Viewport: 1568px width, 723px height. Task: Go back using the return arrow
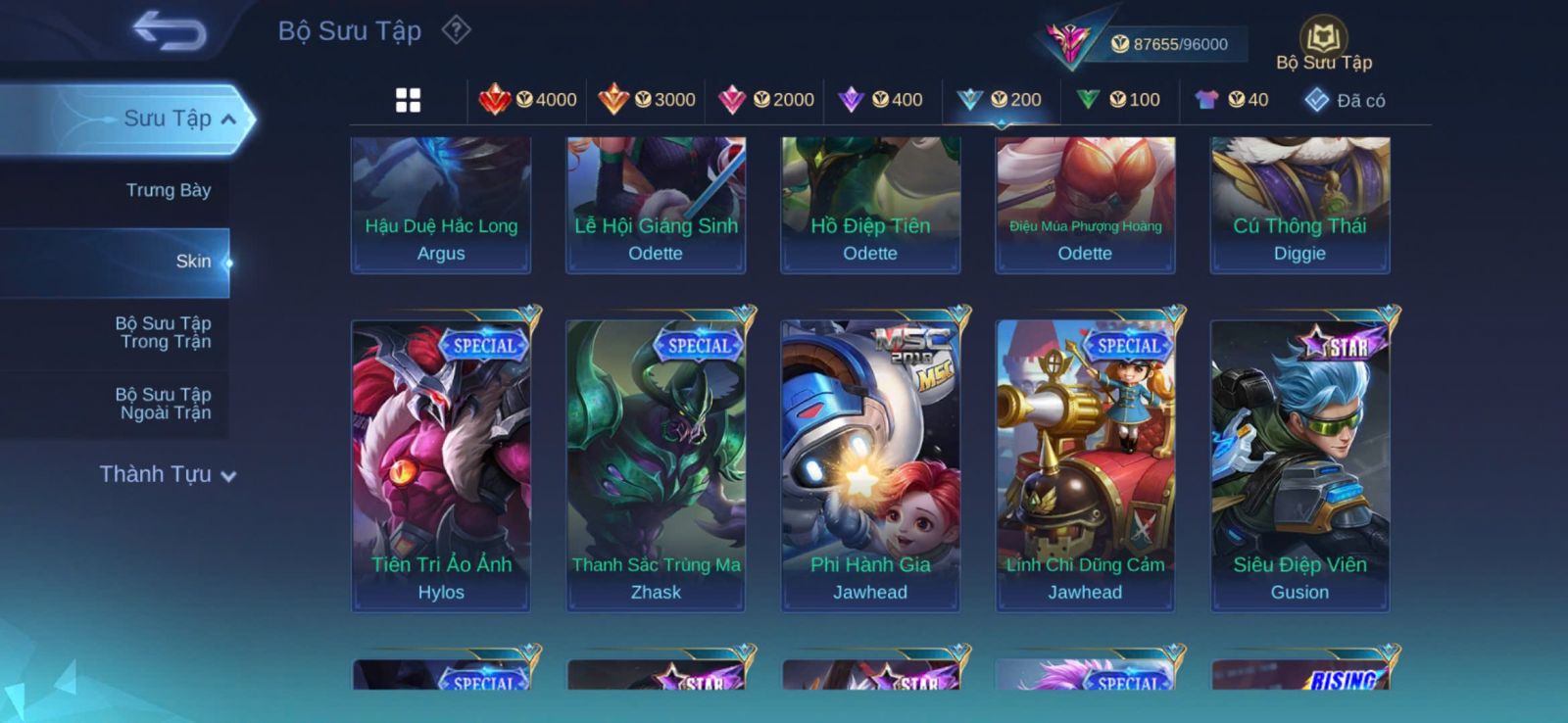171,30
